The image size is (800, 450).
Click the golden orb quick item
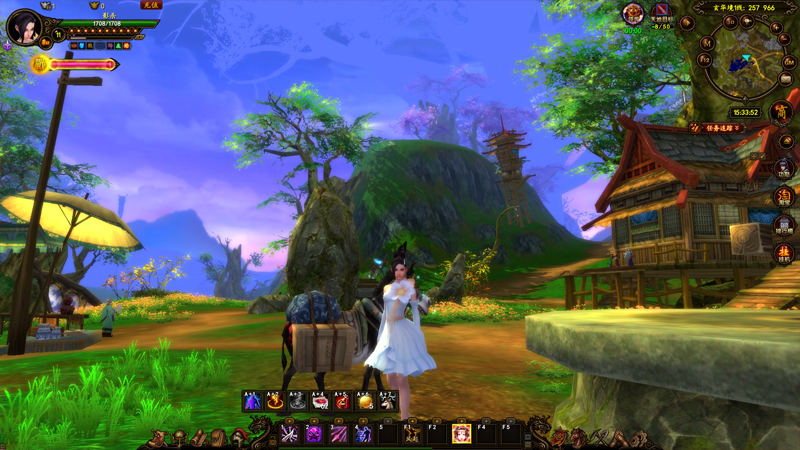[x=365, y=401]
